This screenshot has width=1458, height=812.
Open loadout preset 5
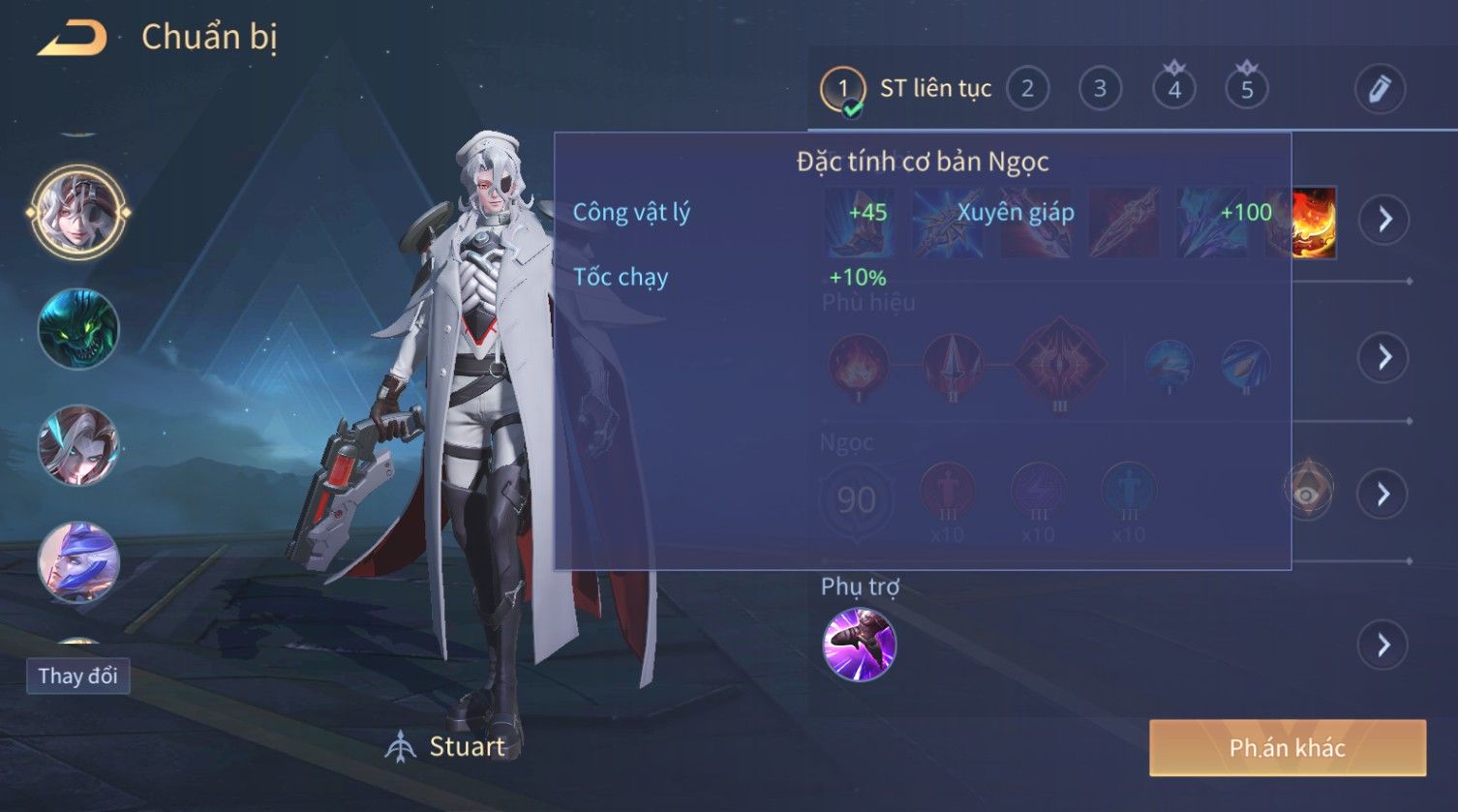coord(1247,89)
